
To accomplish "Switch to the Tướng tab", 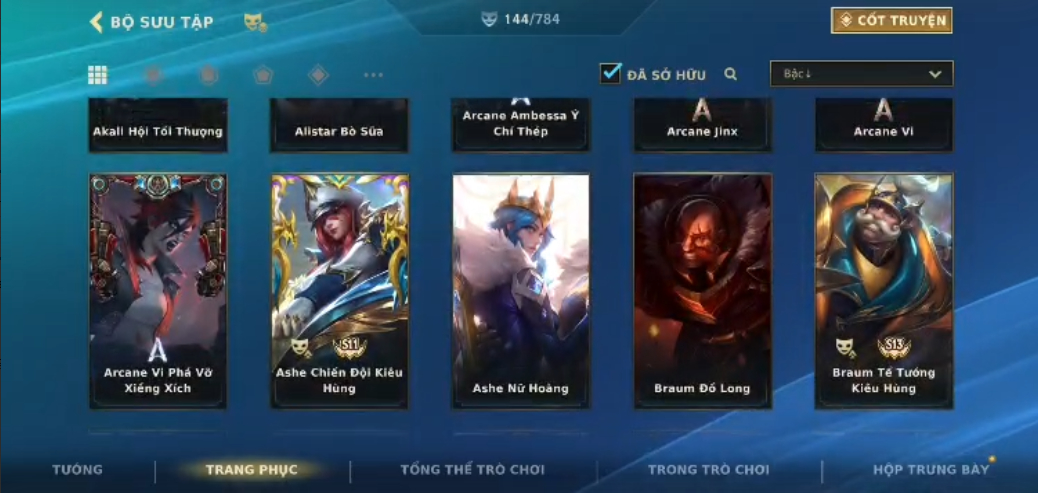I will (77, 470).
